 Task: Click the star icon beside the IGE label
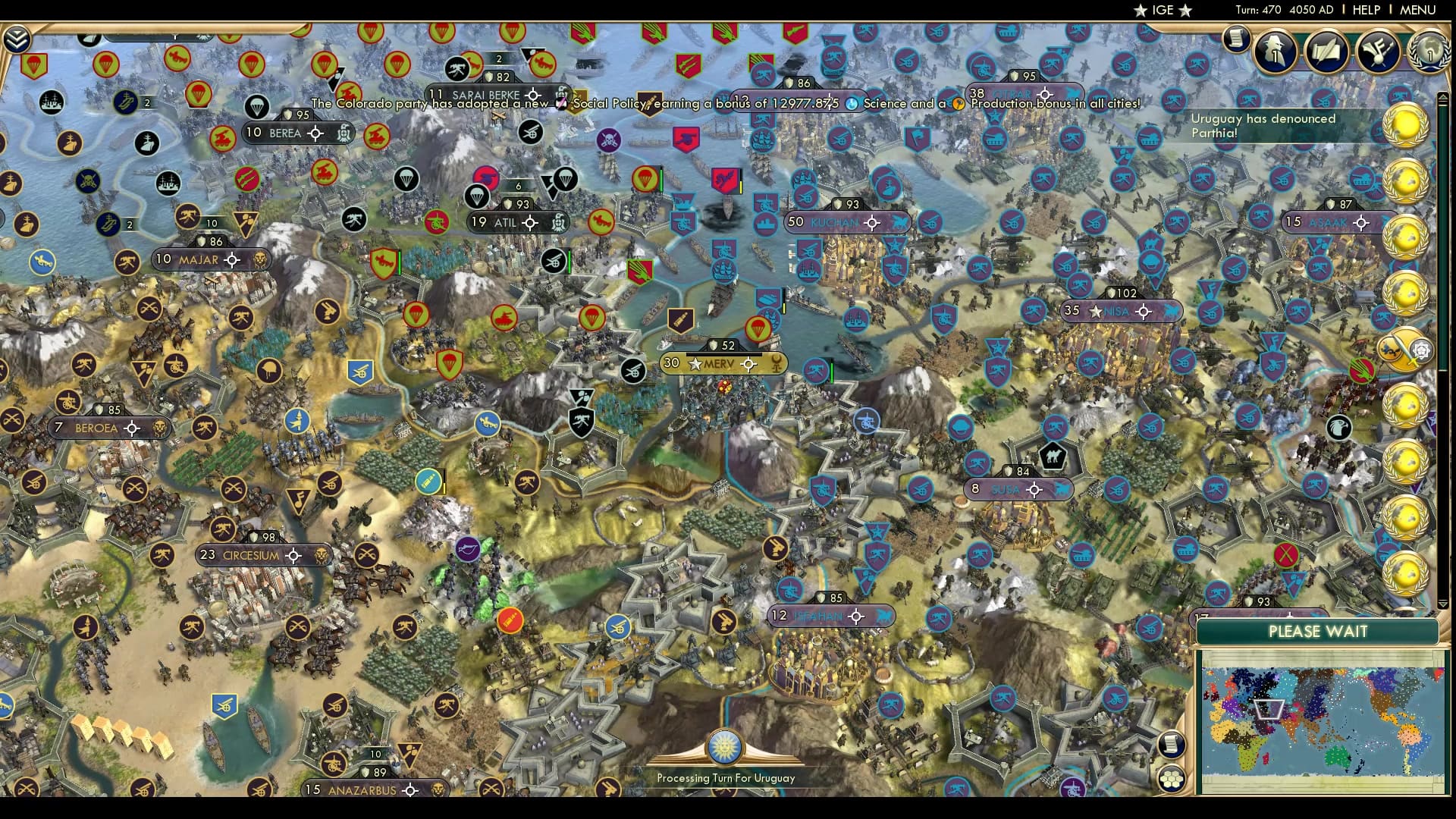(1141, 11)
